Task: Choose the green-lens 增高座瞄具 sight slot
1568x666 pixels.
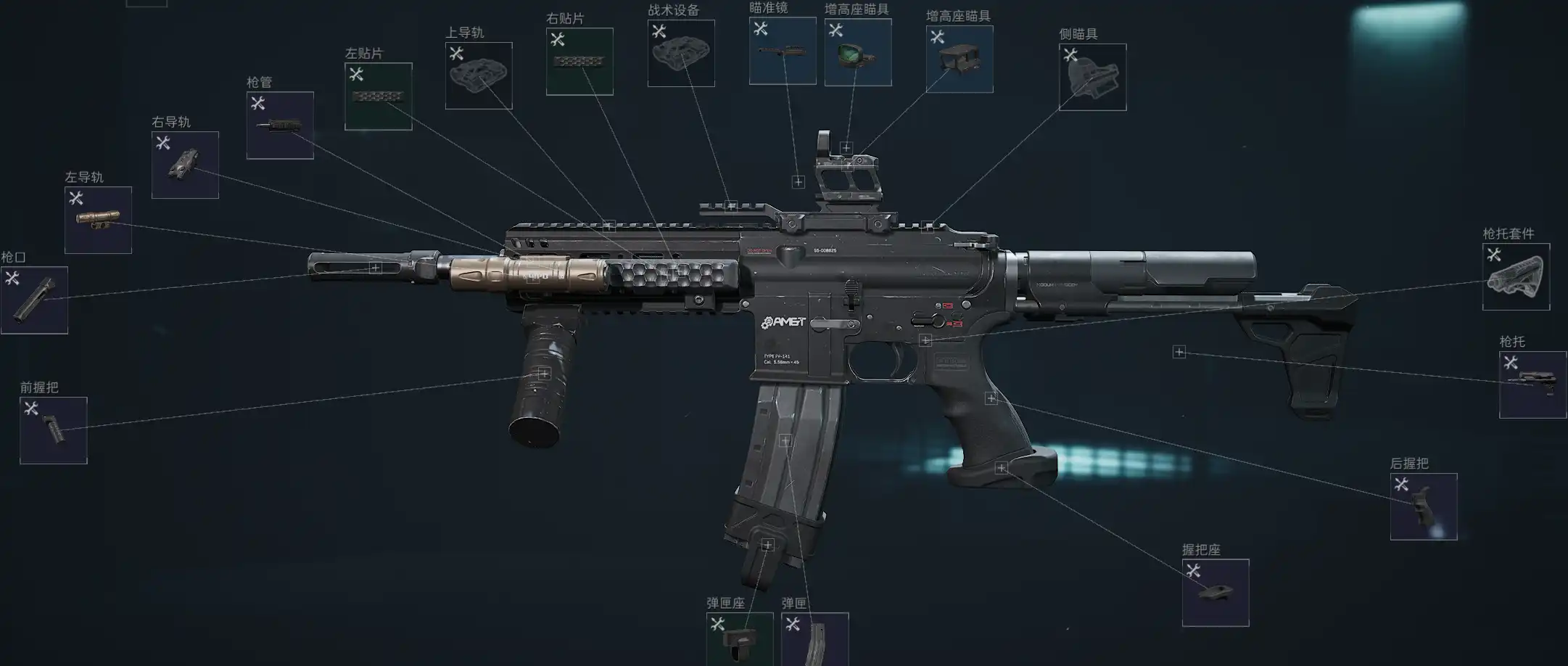Action: [858, 52]
